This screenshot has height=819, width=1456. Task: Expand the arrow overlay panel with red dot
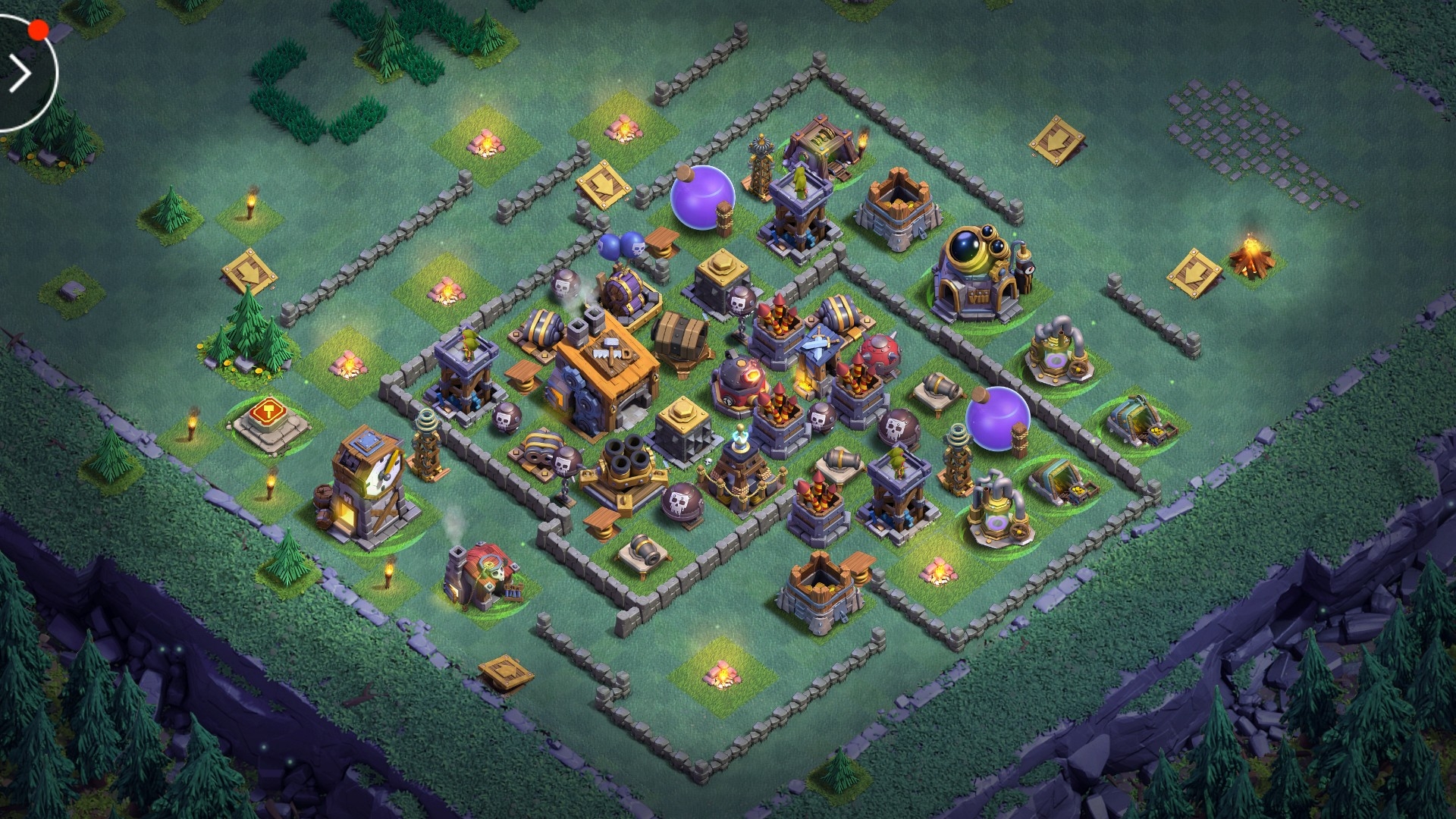click(x=21, y=74)
